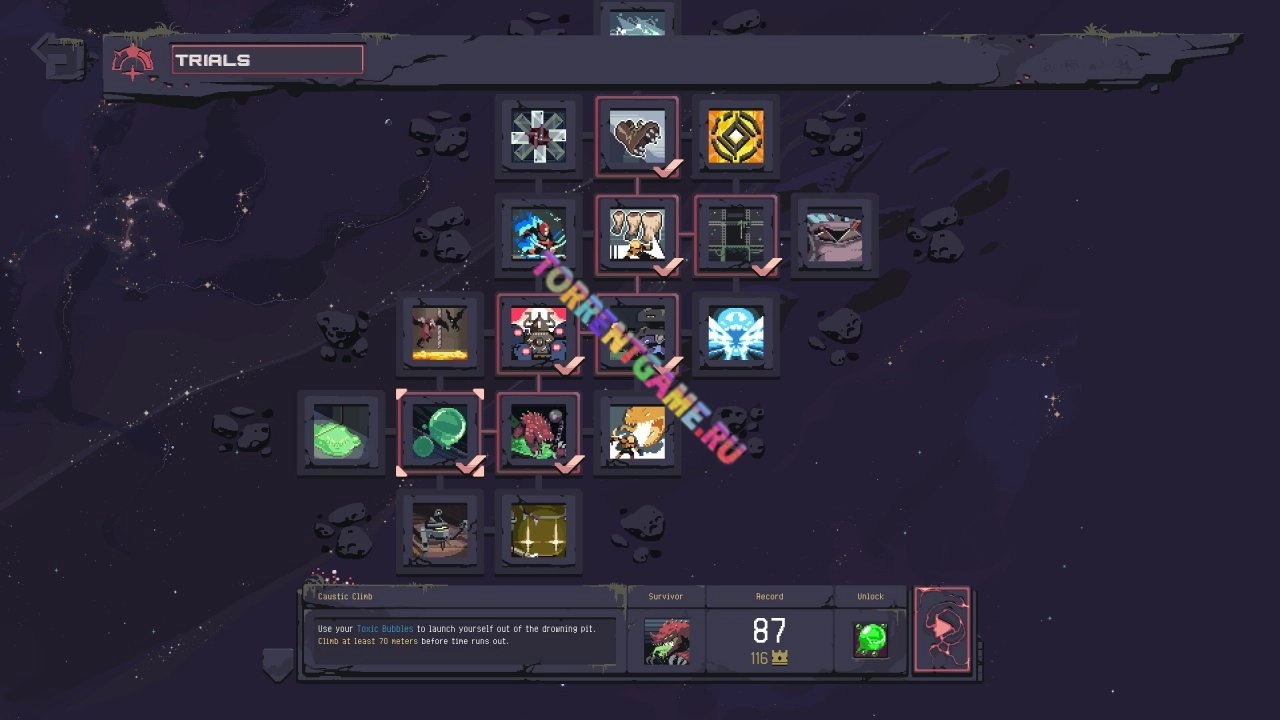Select the brown clawed fist trial tile
Image resolution: width=1280 pixels, height=720 pixels.
(x=637, y=137)
